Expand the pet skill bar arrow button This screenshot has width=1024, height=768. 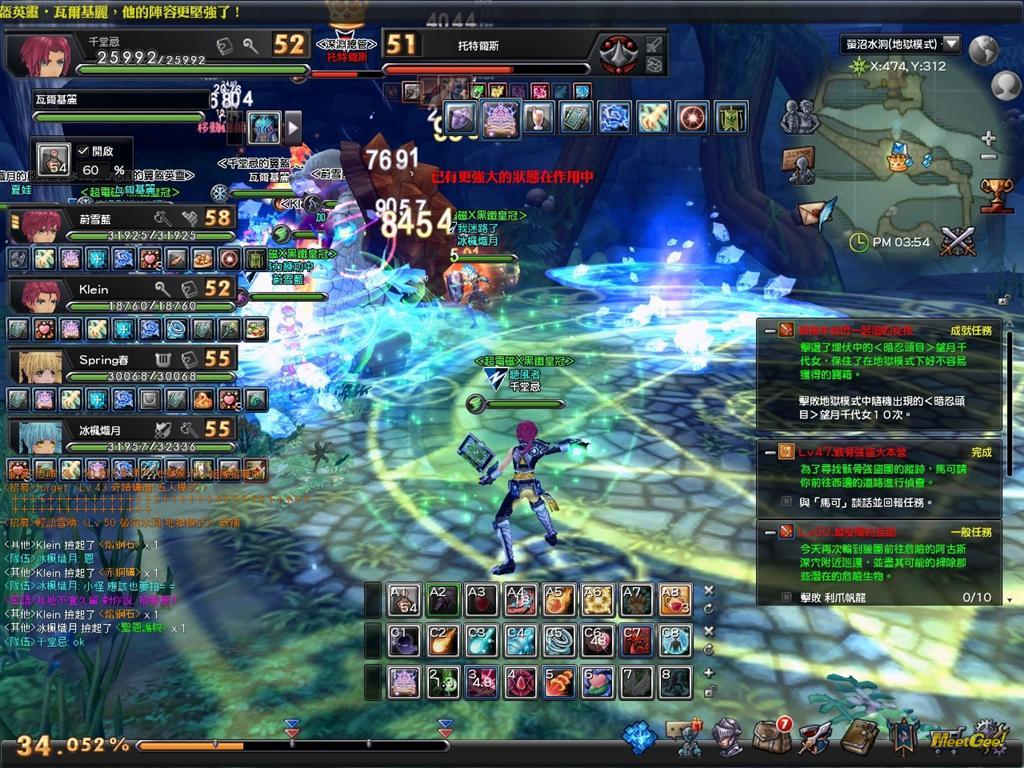click(293, 127)
